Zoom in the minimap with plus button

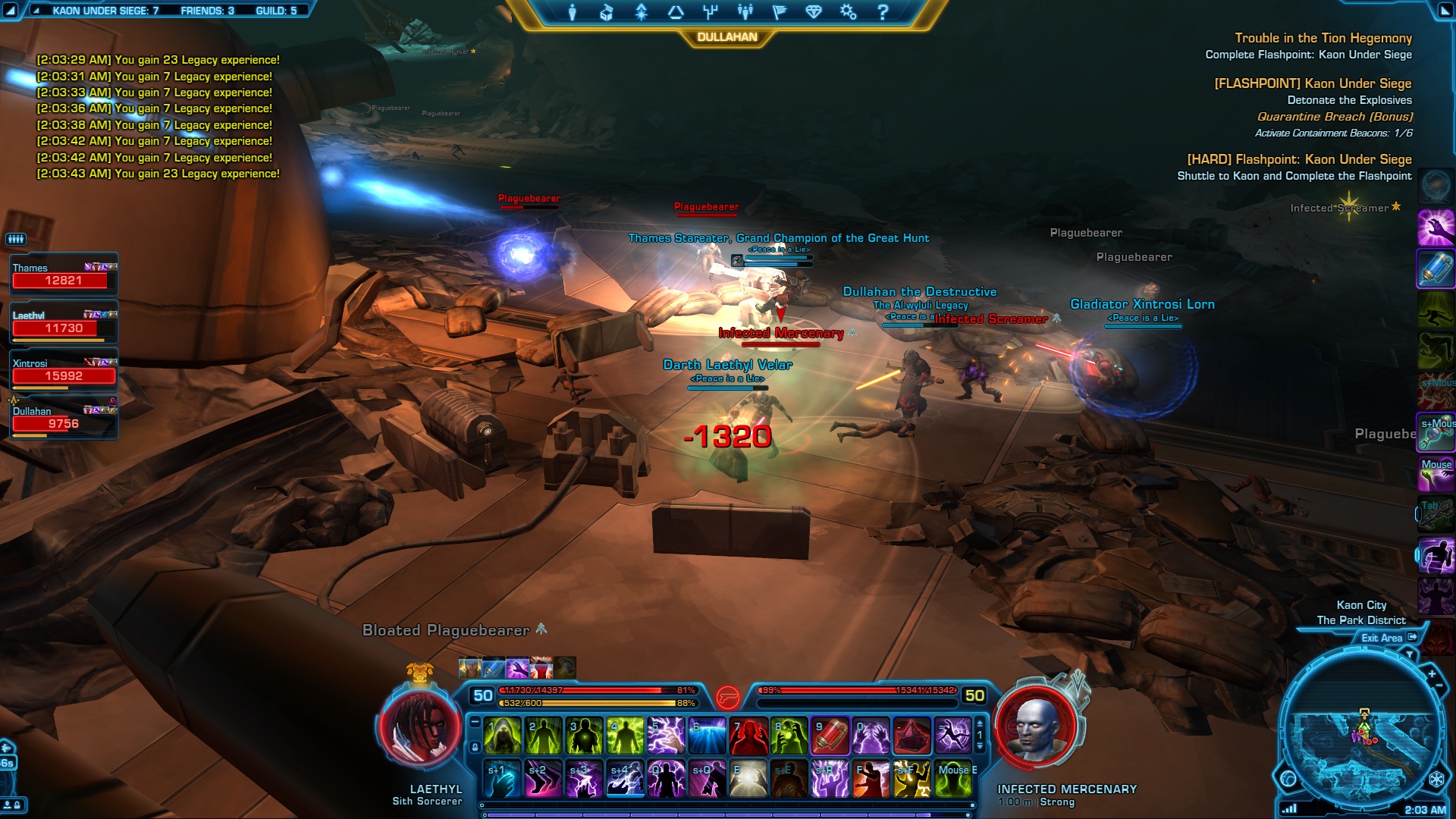(x=1432, y=673)
